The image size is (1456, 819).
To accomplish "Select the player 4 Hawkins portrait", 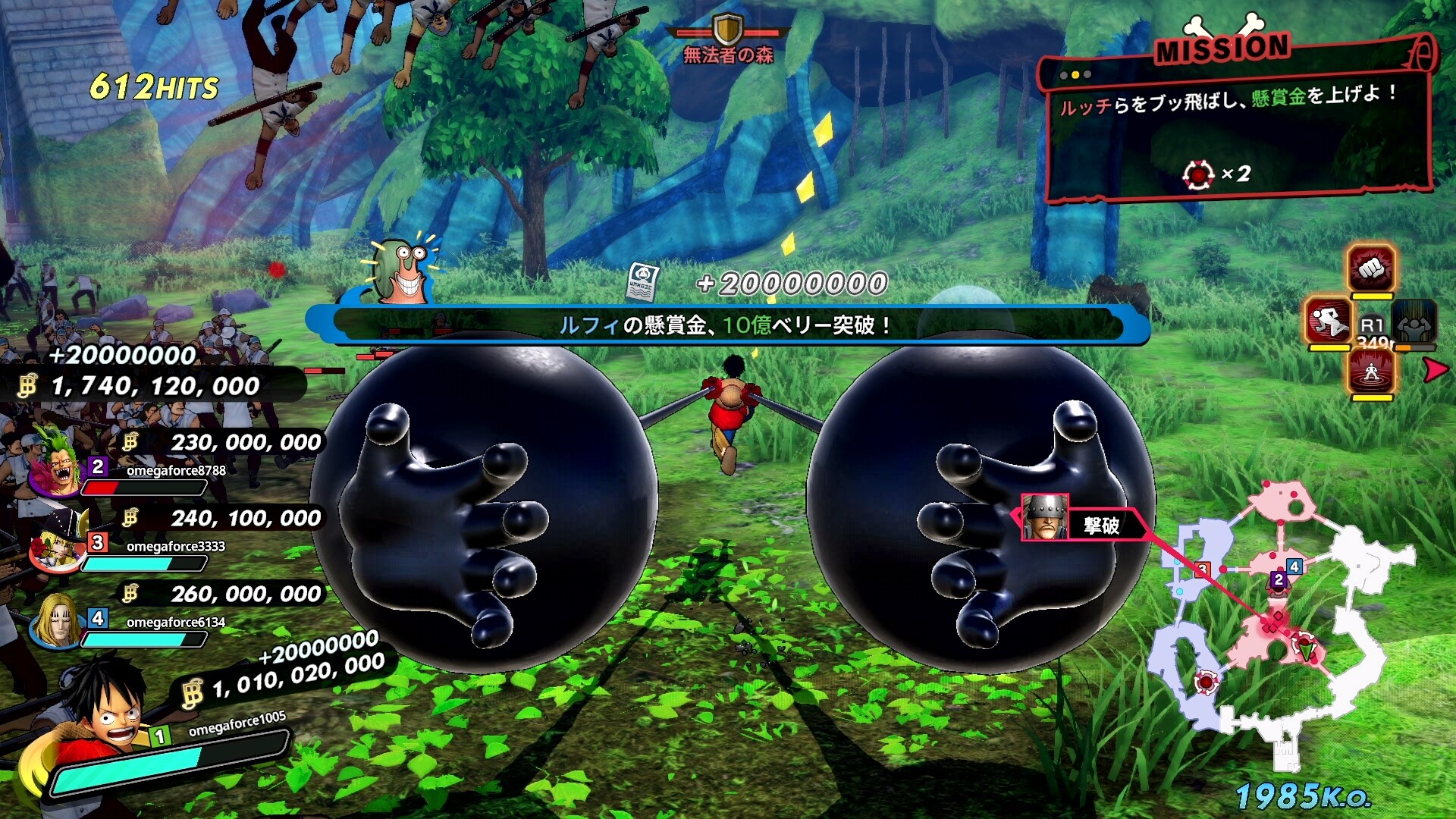I will (x=55, y=618).
